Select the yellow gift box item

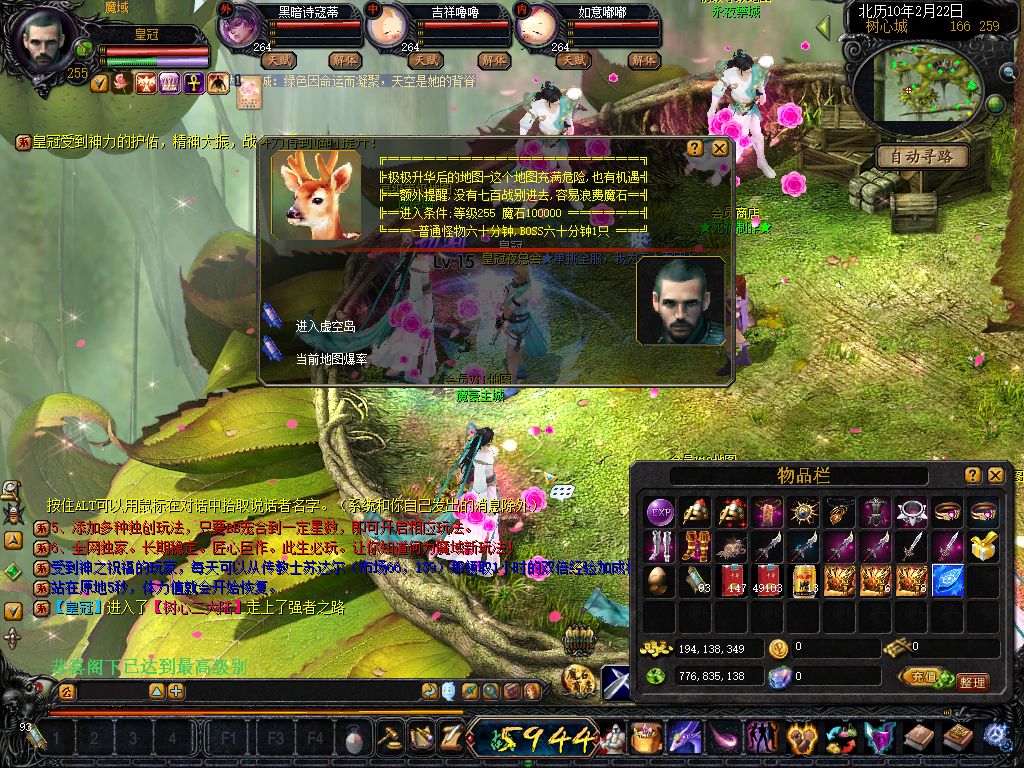coord(984,546)
